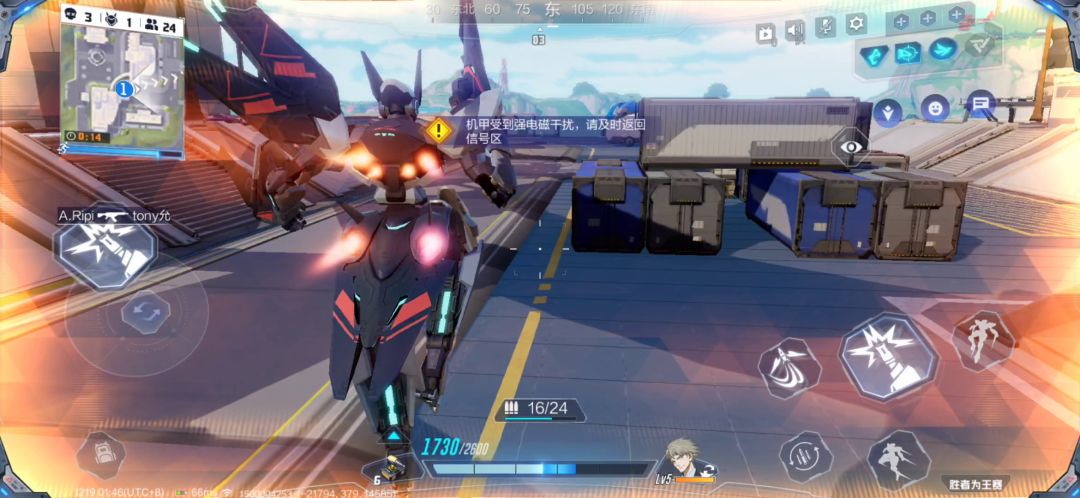Viewport: 1080px width, 498px height.
Task: Open the smiley emote wheel
Action: 935,107
